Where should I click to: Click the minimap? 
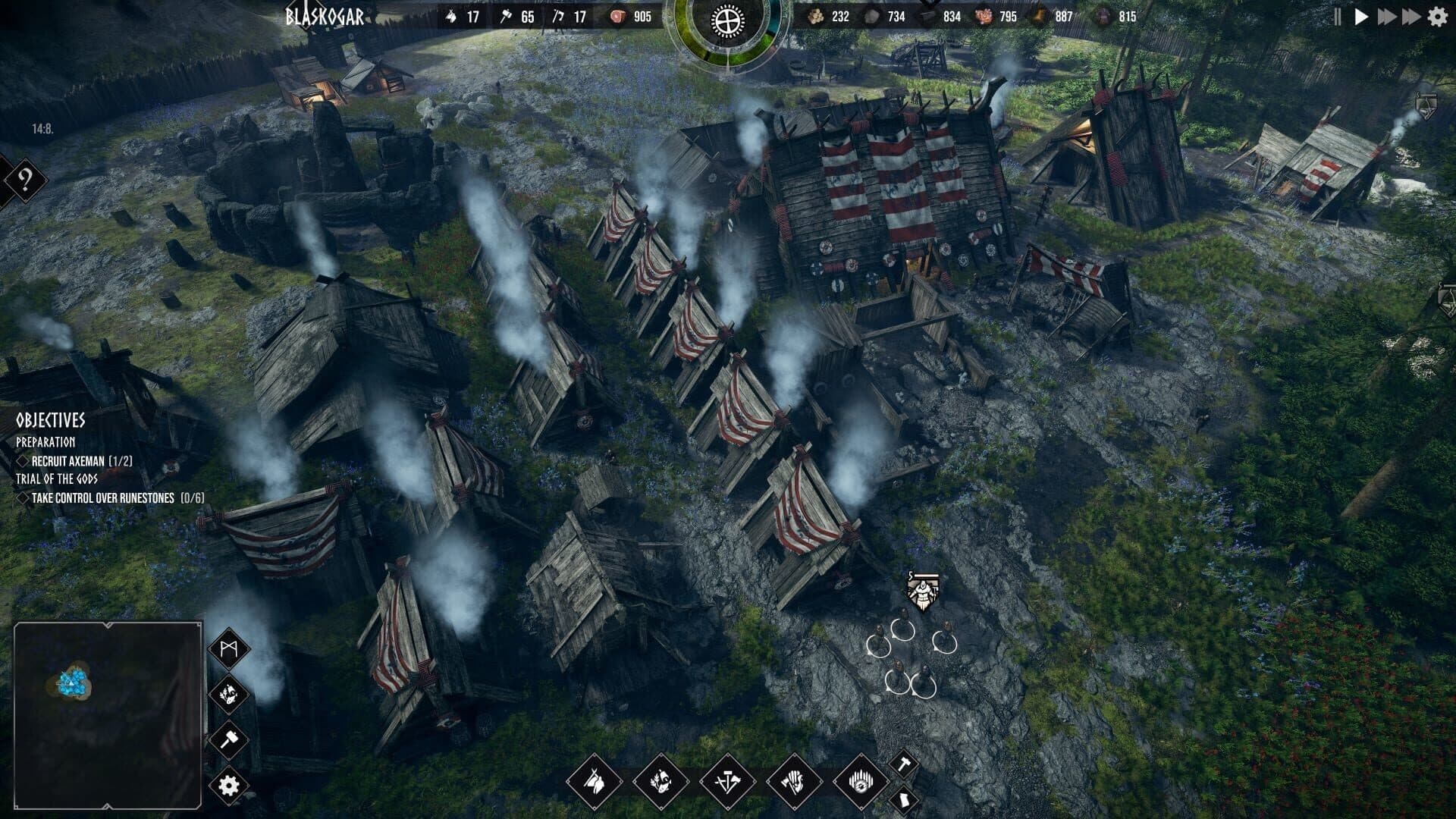(x=108, y=715)
